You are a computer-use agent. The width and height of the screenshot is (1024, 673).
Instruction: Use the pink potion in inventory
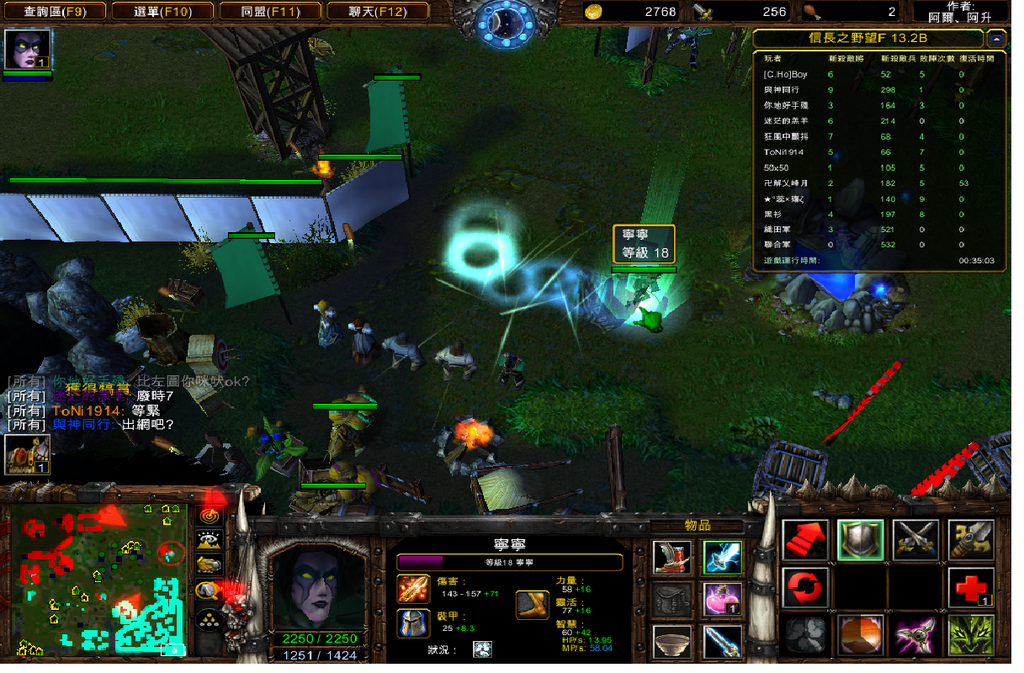coord(722,600)
